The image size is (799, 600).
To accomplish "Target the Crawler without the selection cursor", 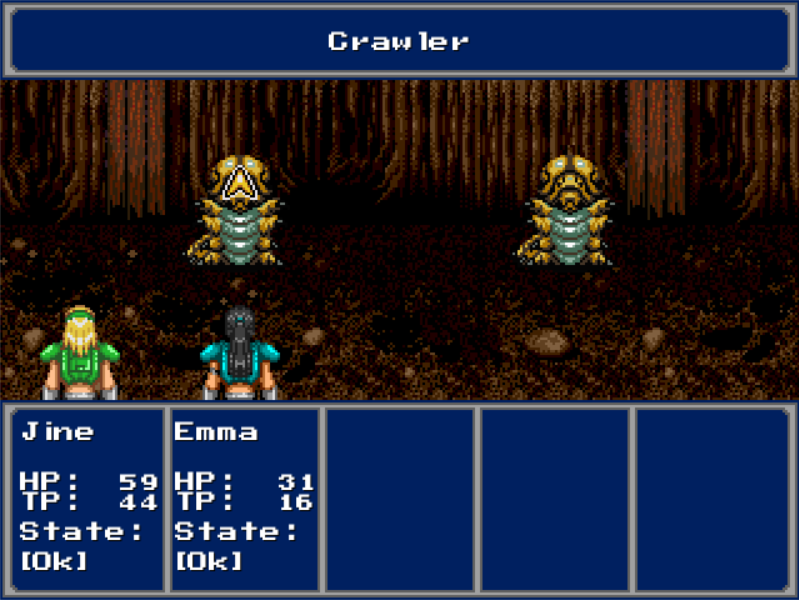I will 568,212.
